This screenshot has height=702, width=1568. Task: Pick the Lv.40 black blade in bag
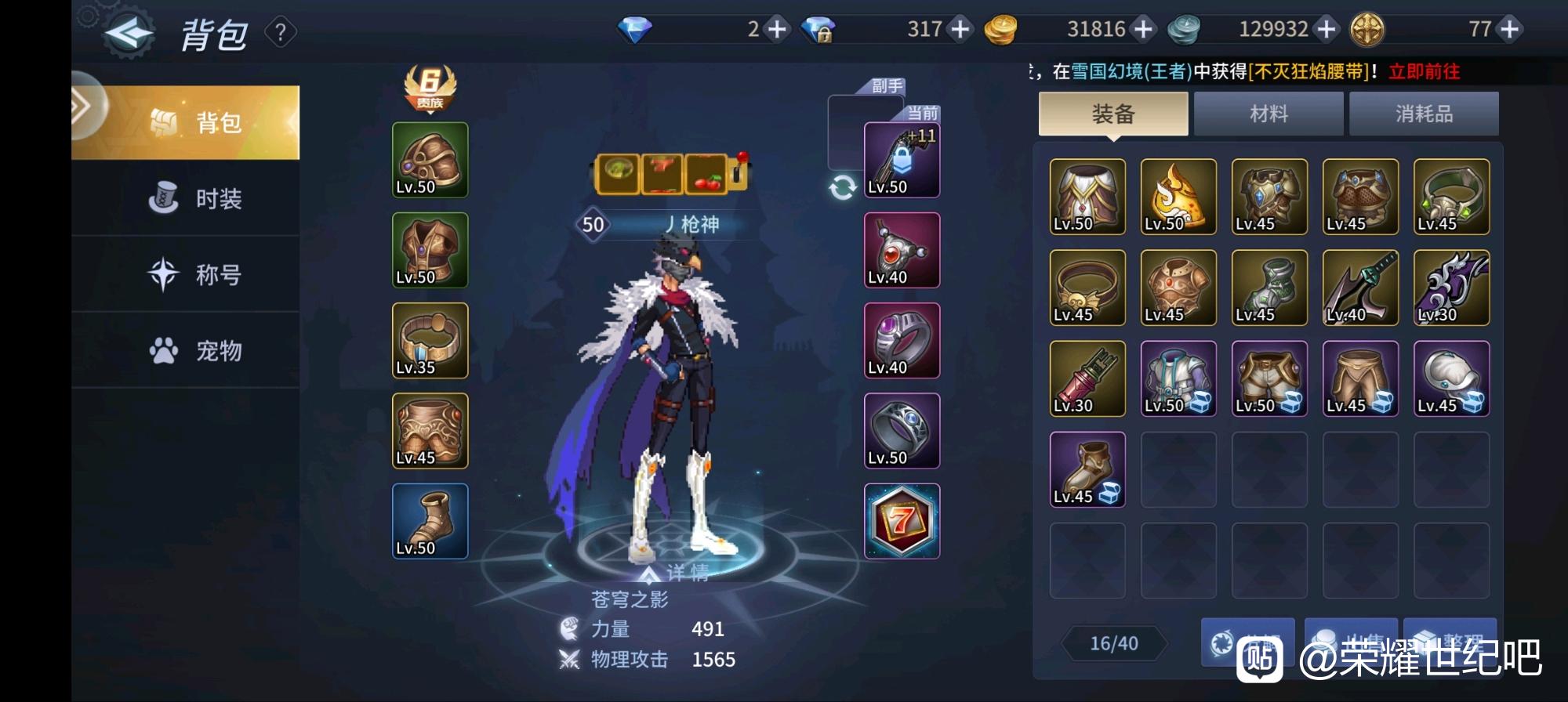click(1359, 288)
